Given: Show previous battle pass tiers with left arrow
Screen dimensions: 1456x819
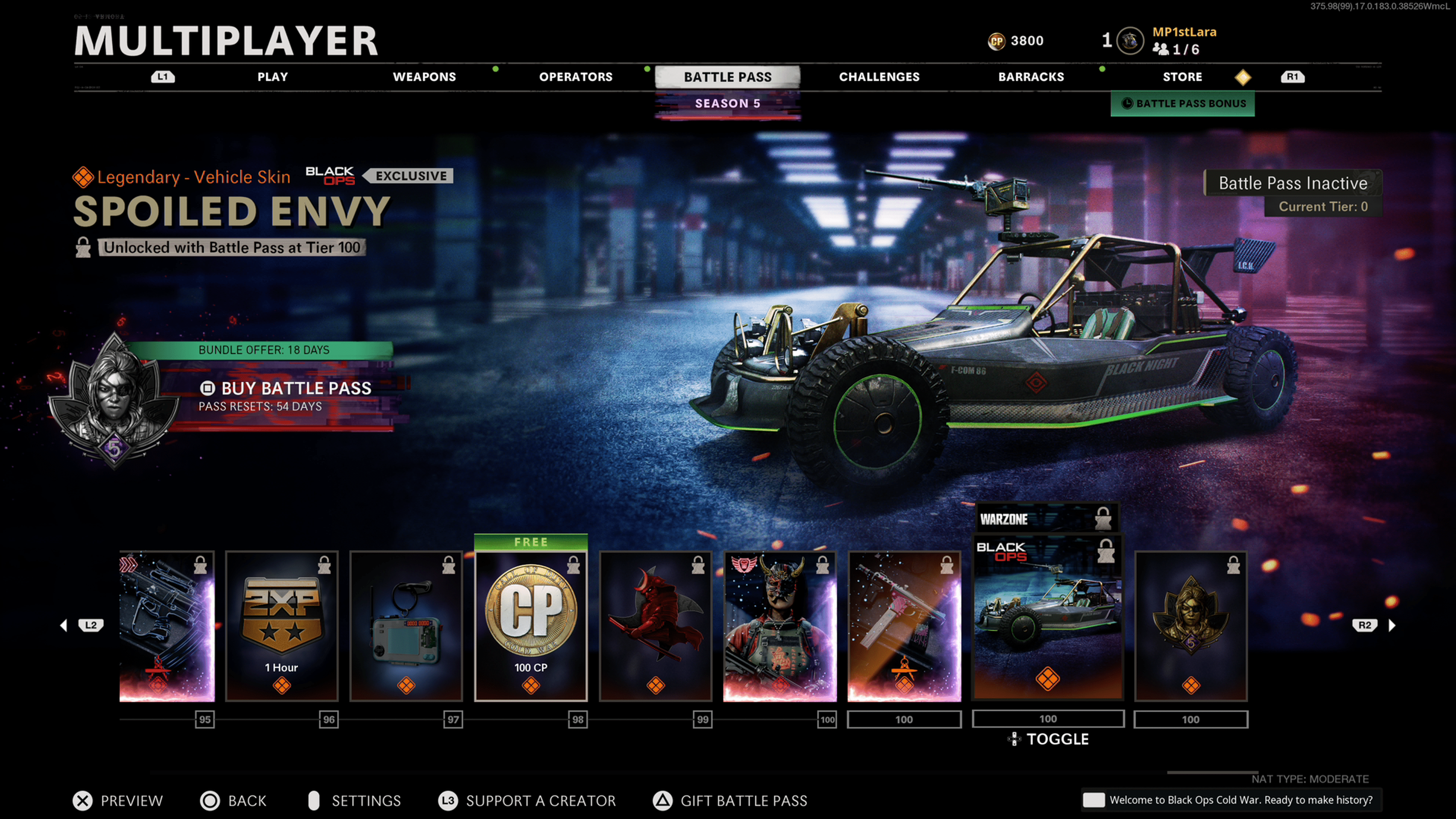Looking at the screenshot, I should tap(64, 625).
